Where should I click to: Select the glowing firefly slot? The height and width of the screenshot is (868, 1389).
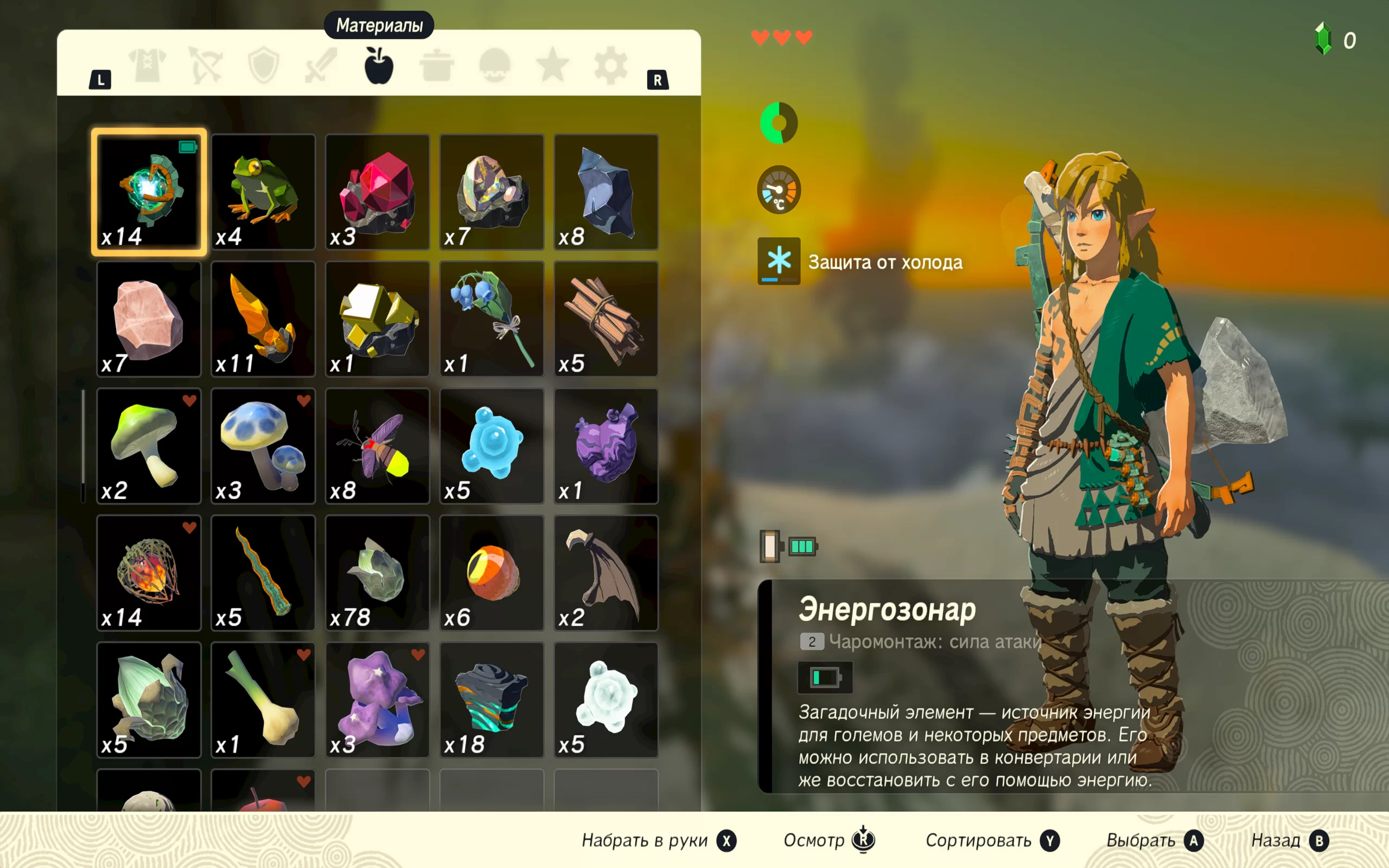377,446
